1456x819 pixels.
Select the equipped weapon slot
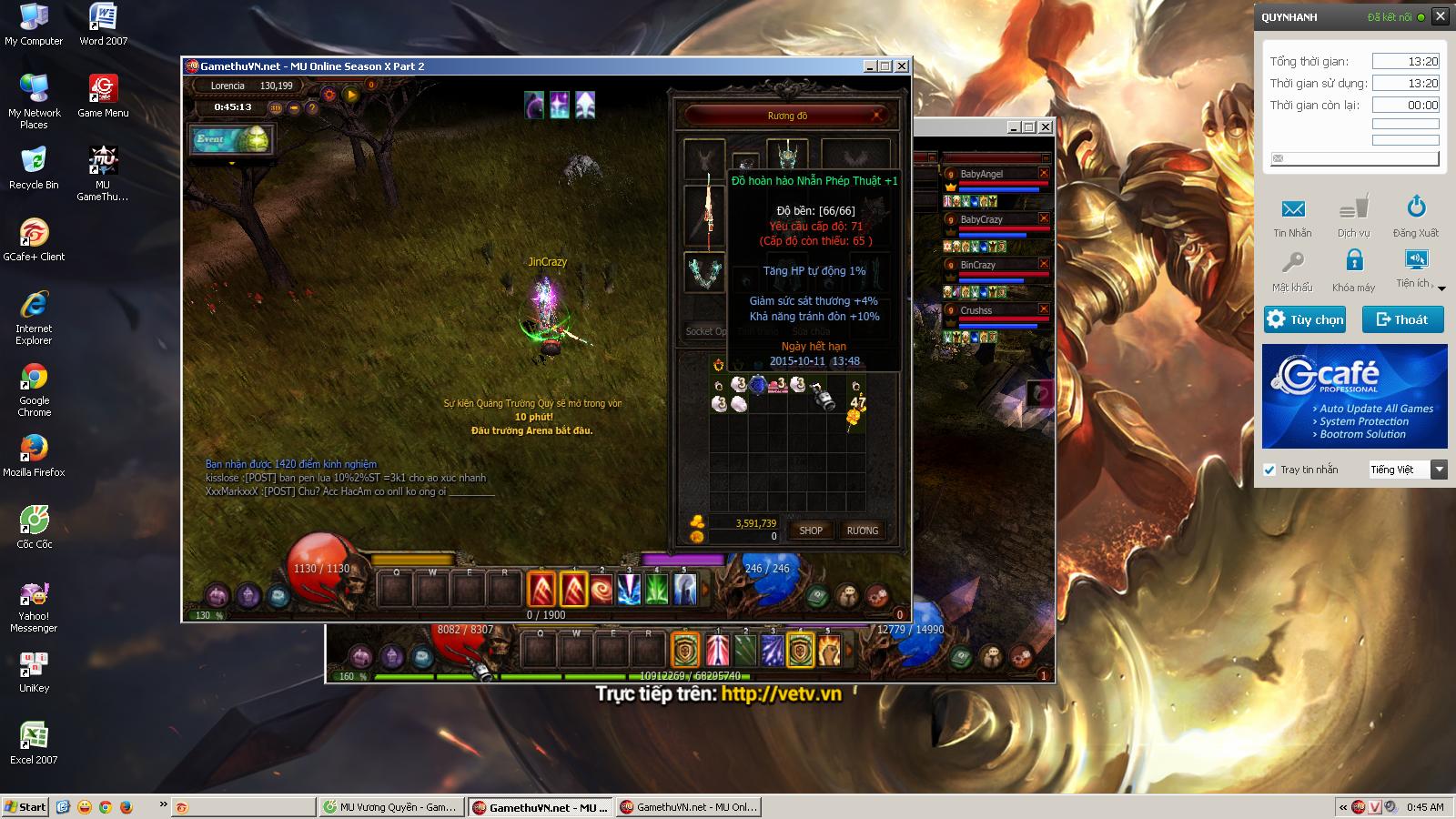click(x=705, y=216)
